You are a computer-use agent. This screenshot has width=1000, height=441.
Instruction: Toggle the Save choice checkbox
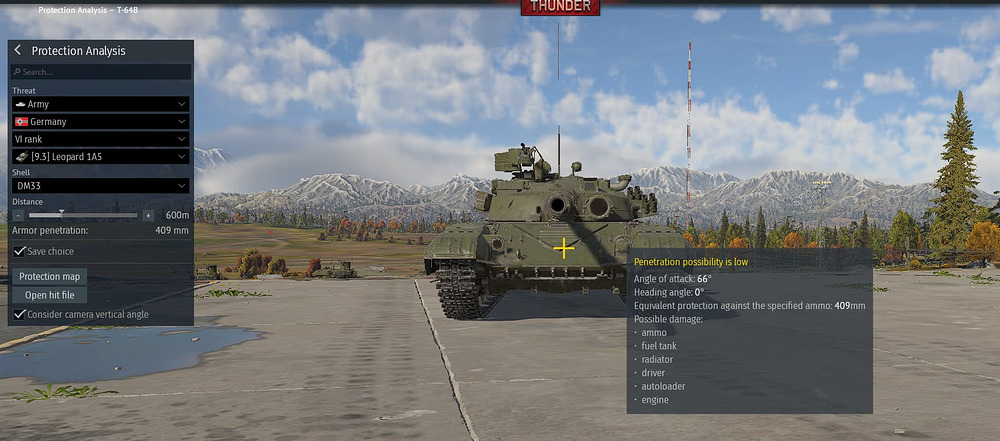click(x=20, y=251)
